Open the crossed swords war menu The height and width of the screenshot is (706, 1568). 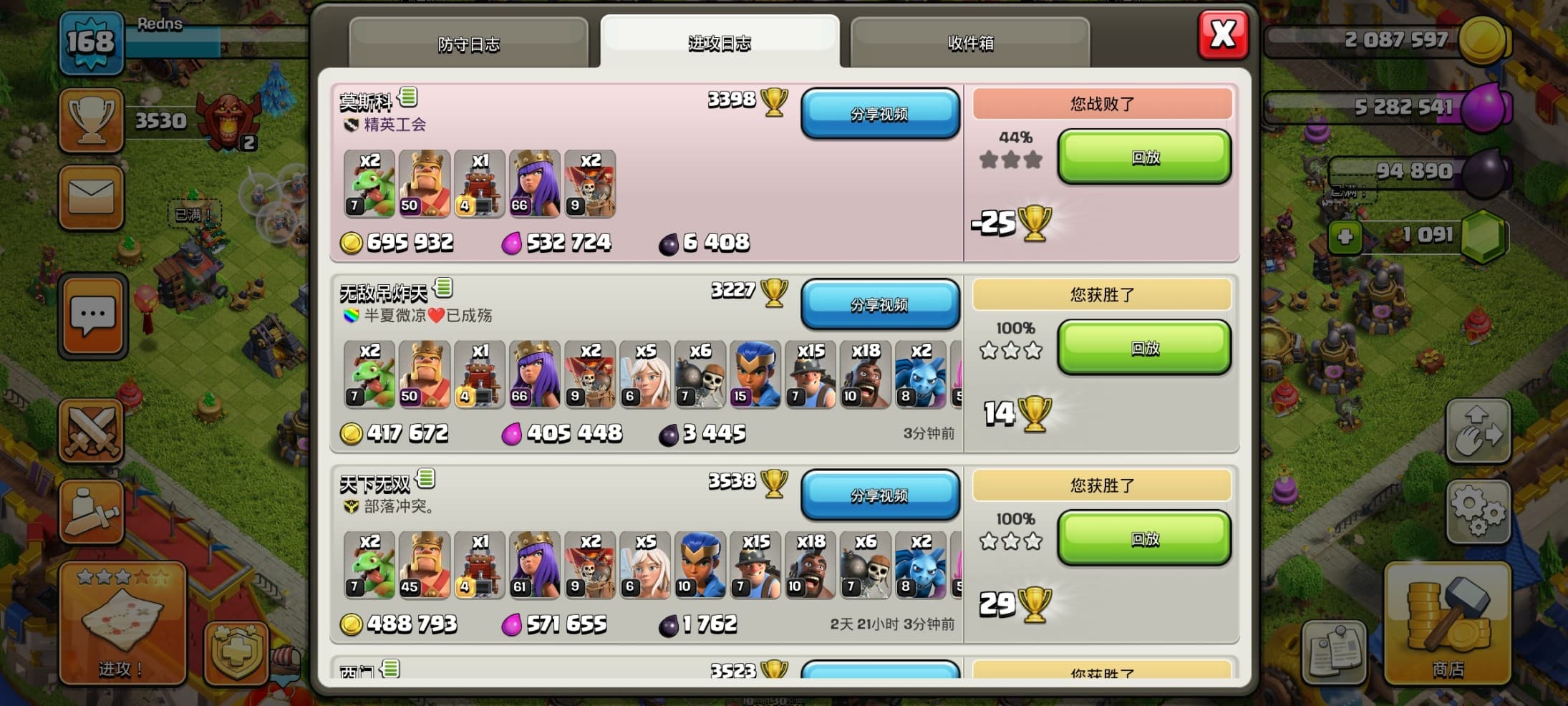(x=91, y=431)
